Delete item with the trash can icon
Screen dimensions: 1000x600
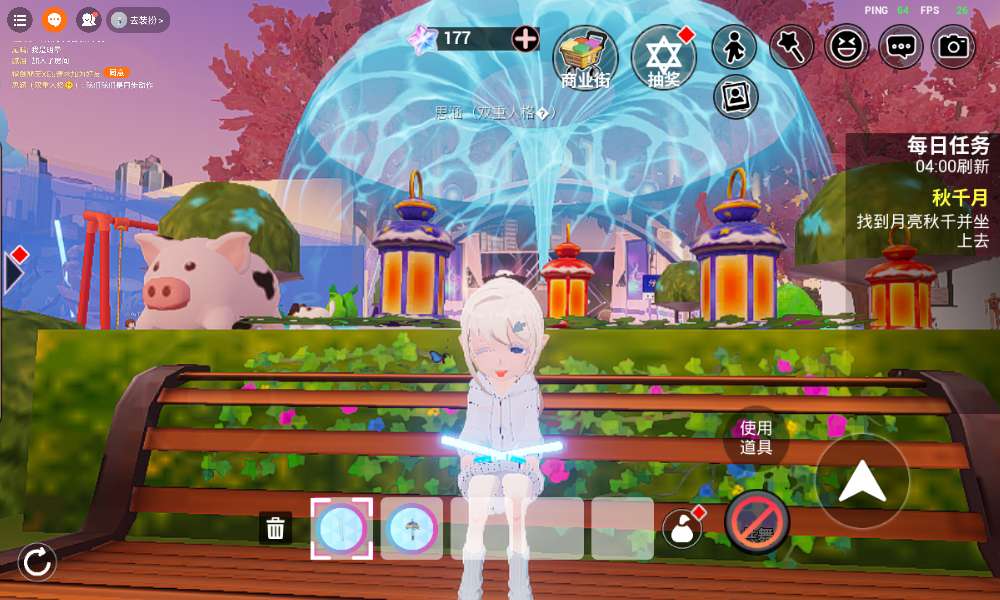(x=276, y=528)
